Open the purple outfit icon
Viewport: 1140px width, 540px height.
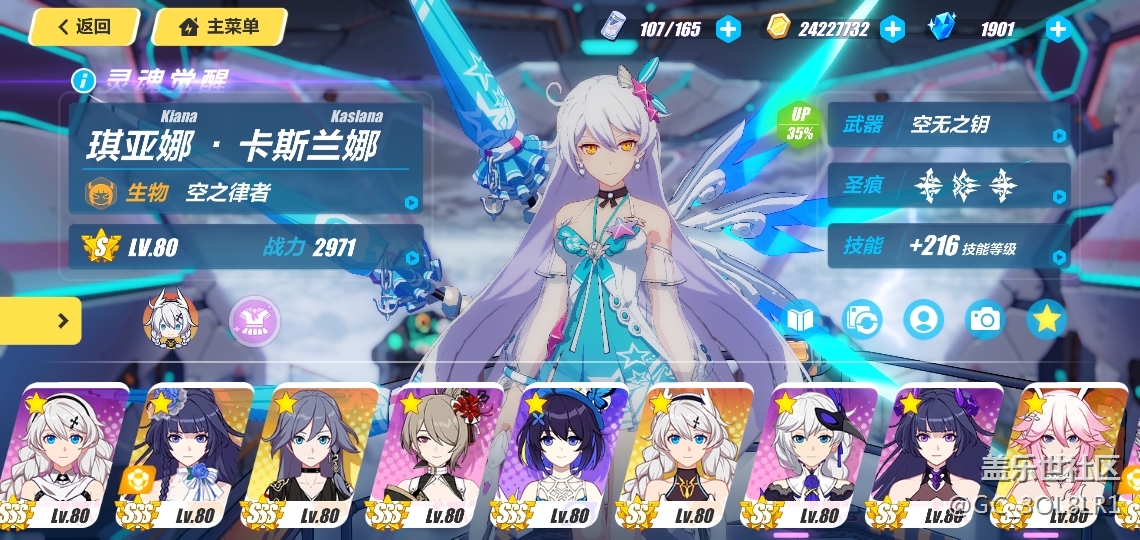[x=255, y=320]
